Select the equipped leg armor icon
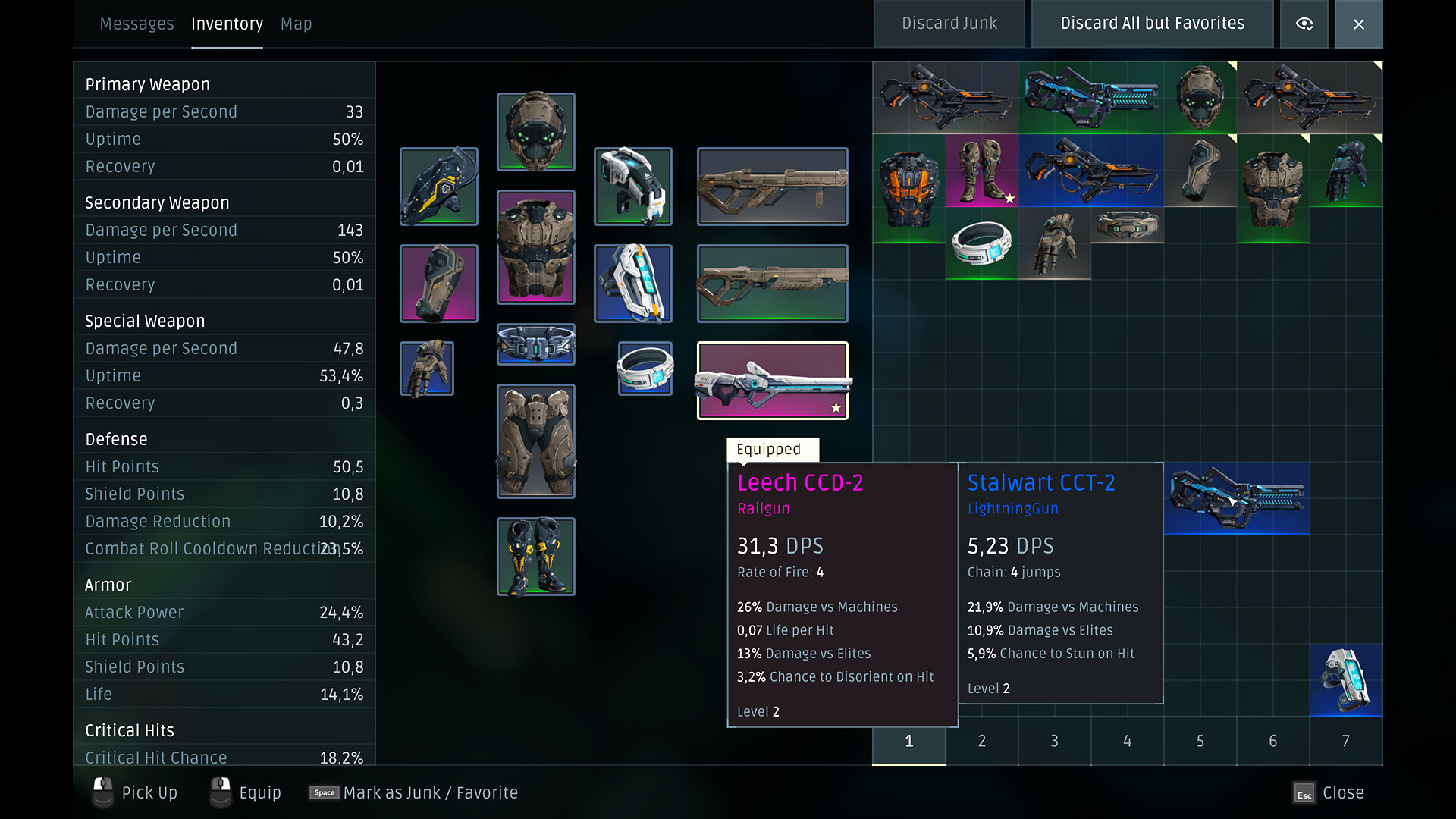Image resolution: width=1456 pixels, height=819 pixels. point(536,441)
